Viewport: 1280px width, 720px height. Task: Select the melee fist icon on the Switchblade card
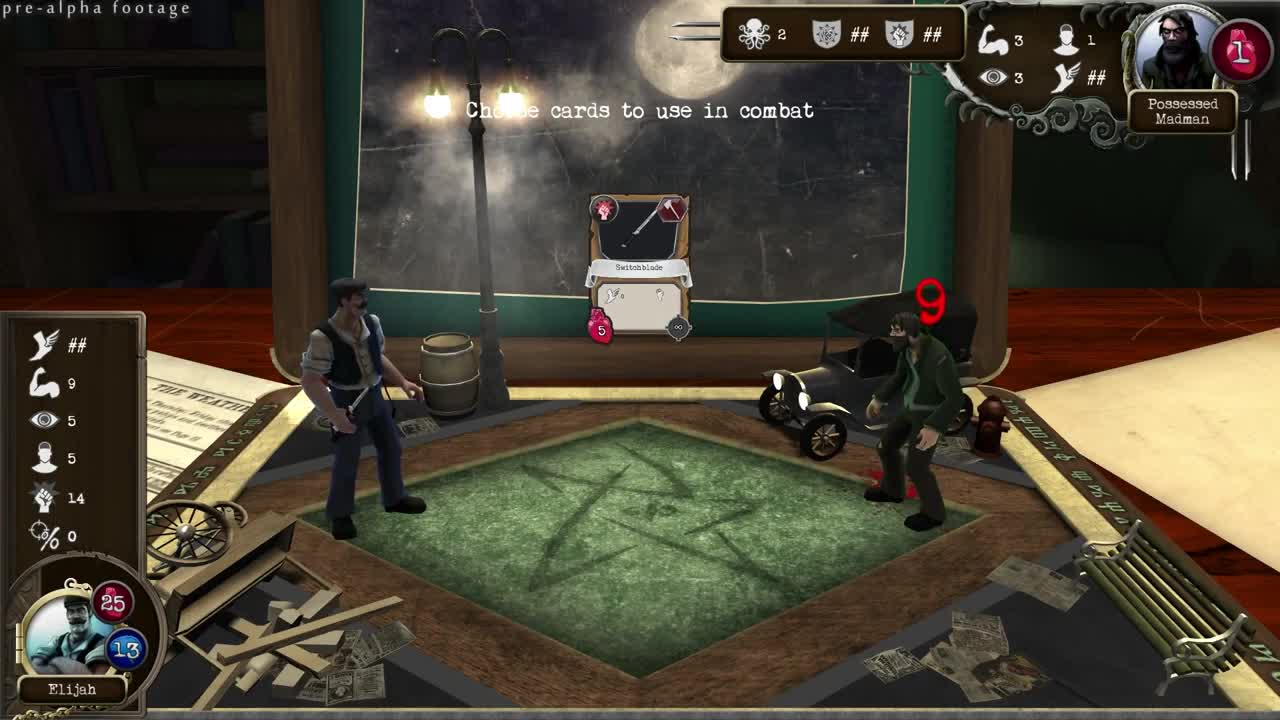658,293
